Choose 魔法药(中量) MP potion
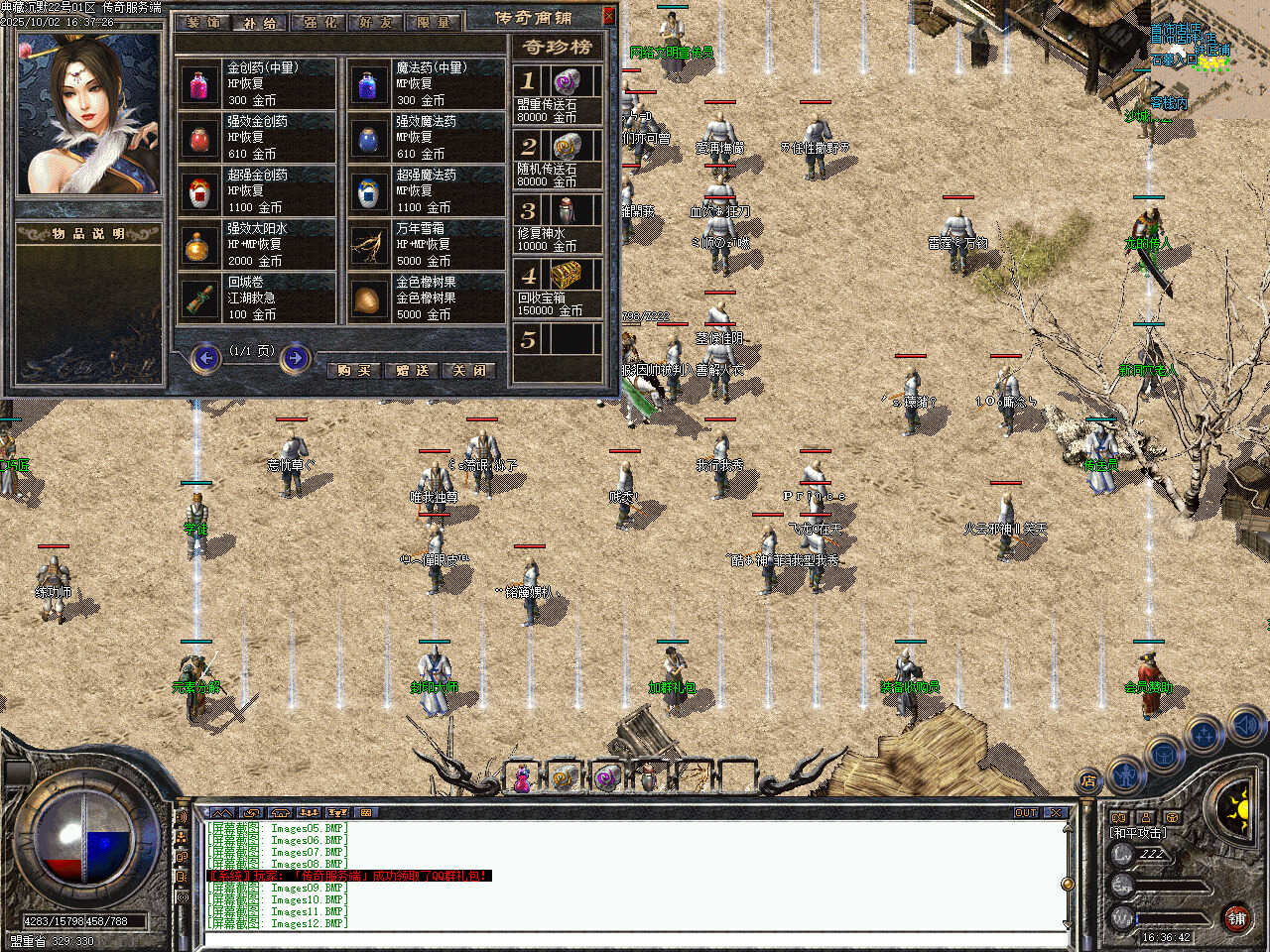1270x952 pixels. (427, 84)
